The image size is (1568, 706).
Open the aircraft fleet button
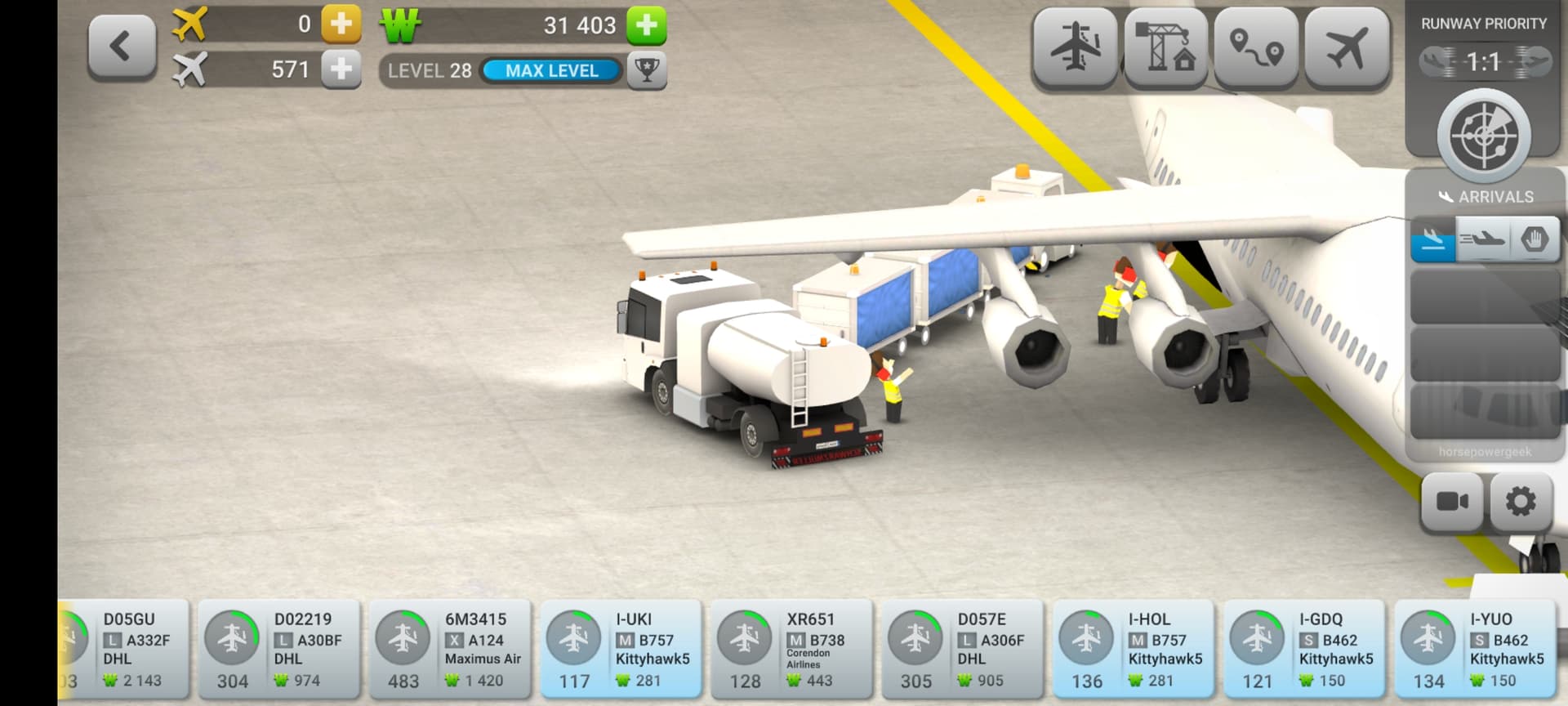[1347, 47]
